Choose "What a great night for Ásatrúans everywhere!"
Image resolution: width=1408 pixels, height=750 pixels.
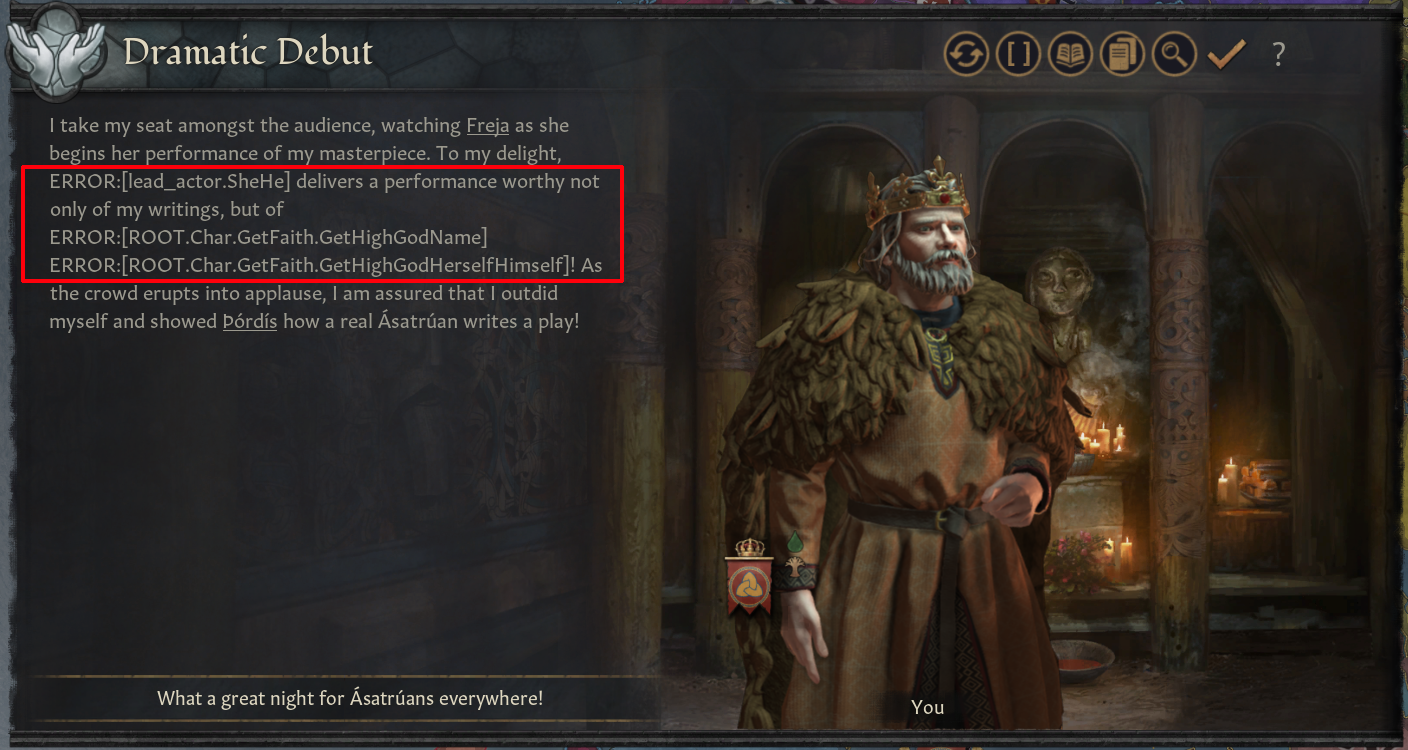[350, 698]
